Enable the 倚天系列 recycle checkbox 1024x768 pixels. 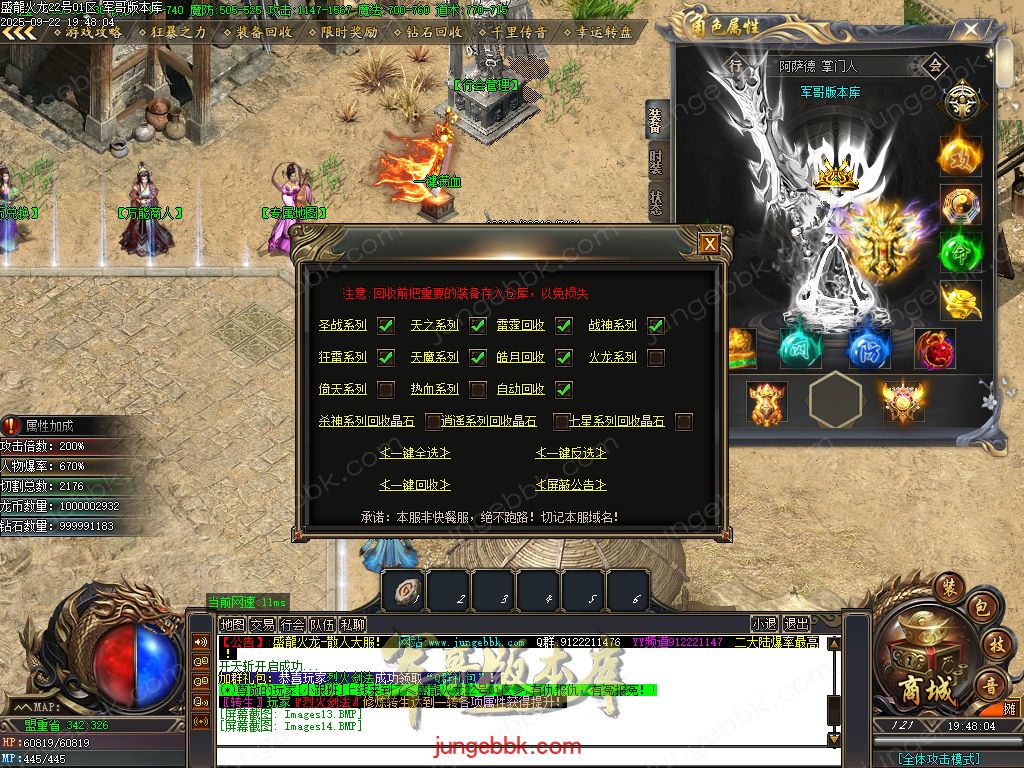click(x=385, y=389)
